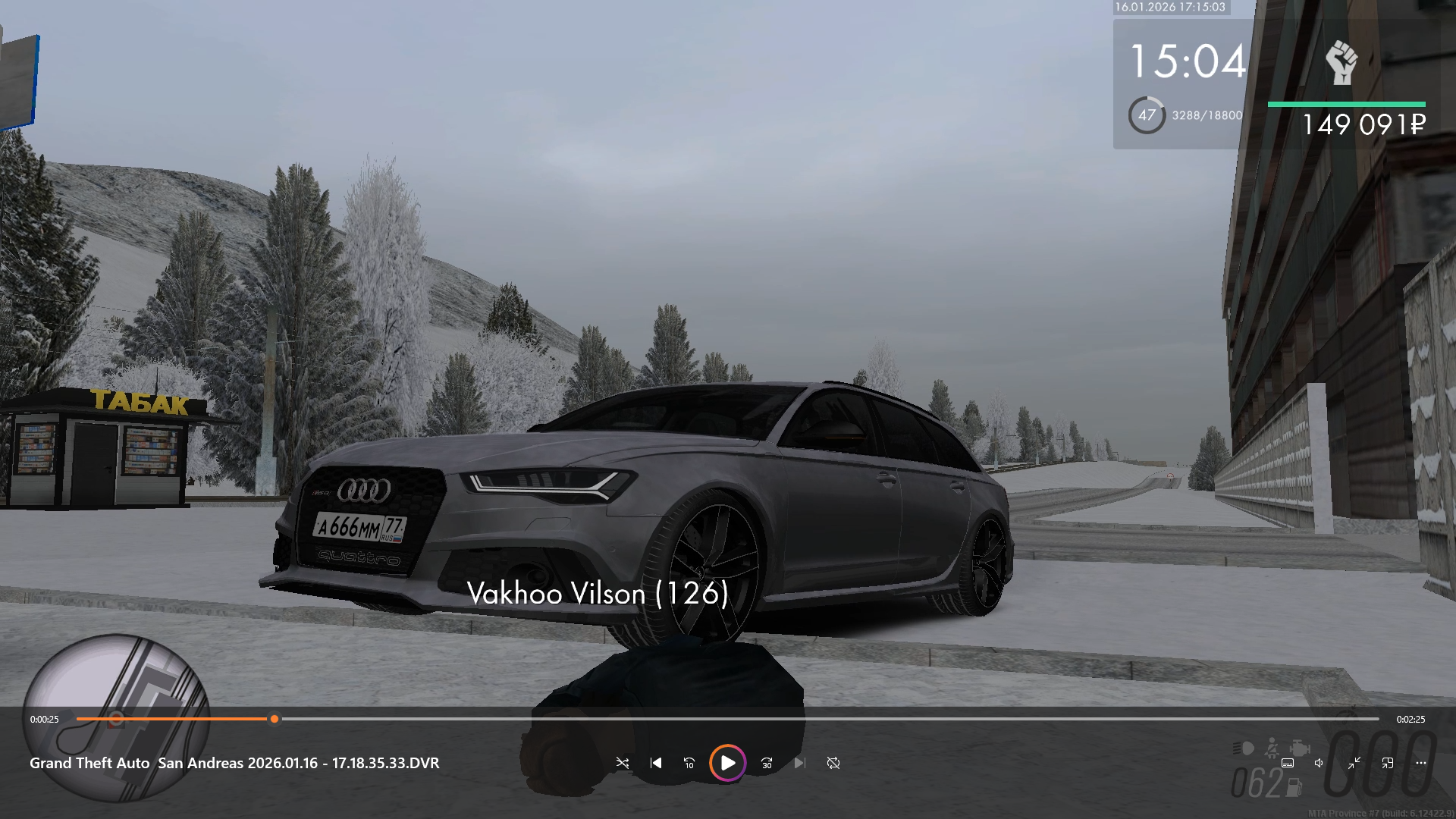Skip forward 30 seconds in the video
The width and height of the screenshot is (1456, 819).
click(767, 763)
